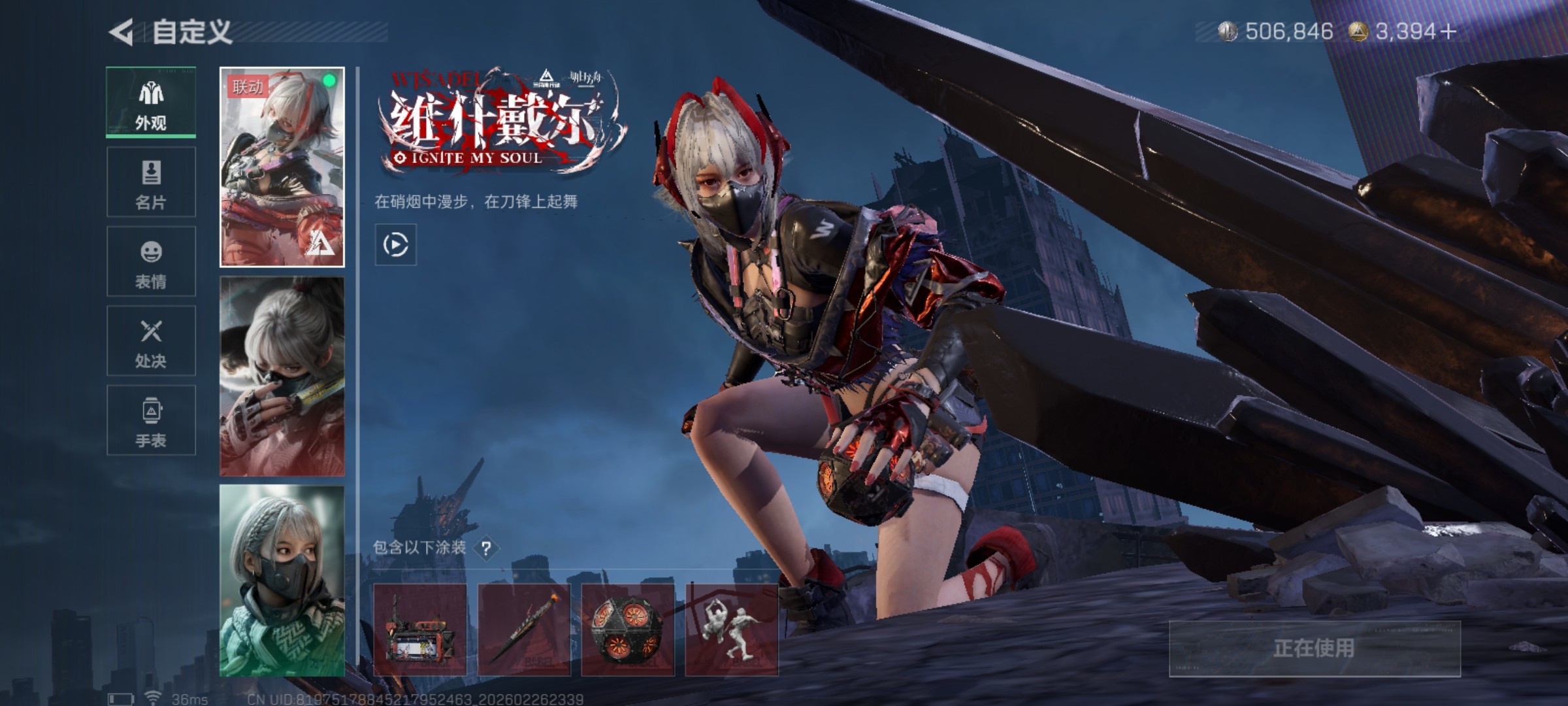Screen dimensions: 1568x706
Task: View the bundled backpack device item
Action: 420,630
